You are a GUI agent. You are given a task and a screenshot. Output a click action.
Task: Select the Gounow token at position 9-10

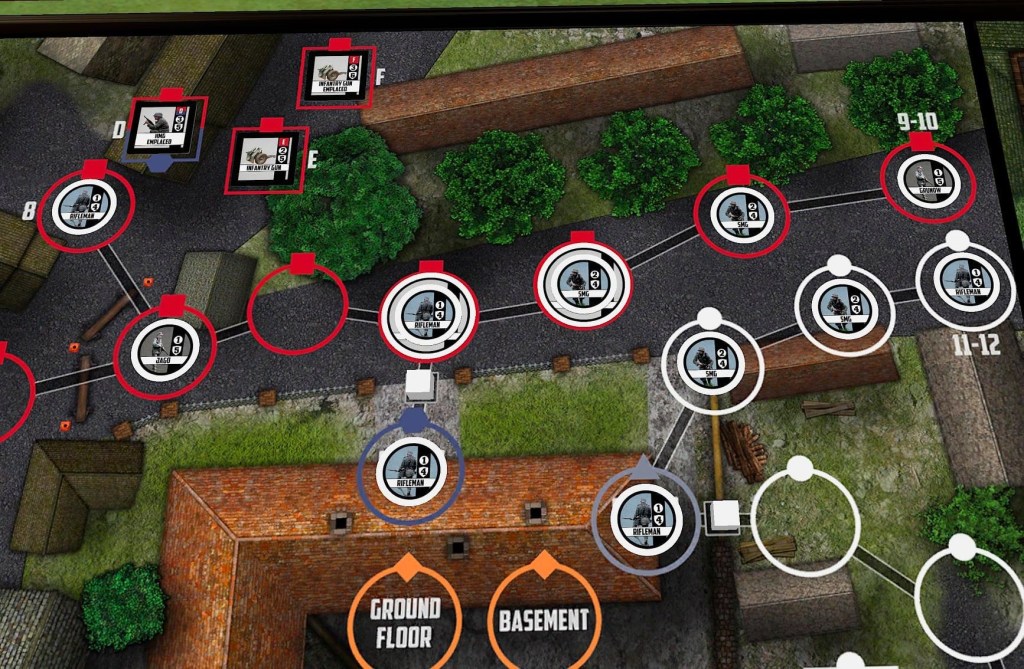pyautogui.click(x=926, y=178)
